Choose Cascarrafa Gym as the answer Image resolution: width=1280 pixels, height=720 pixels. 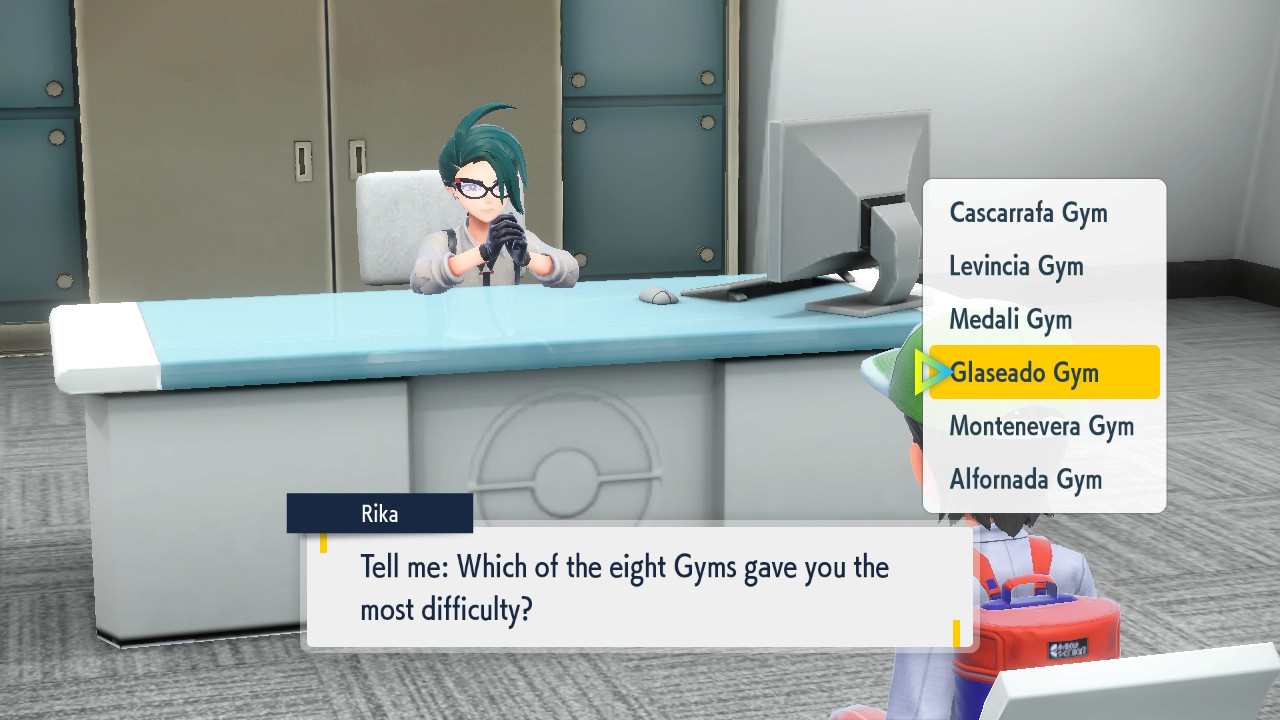tap(1028, 213)
